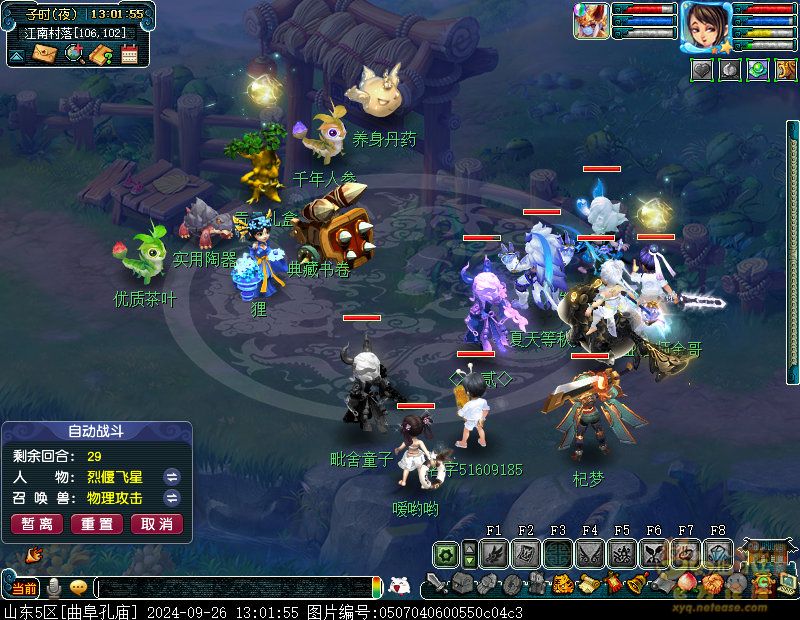
Task: Change the summon action 物理攻击
Action: (x=172, y=498)
